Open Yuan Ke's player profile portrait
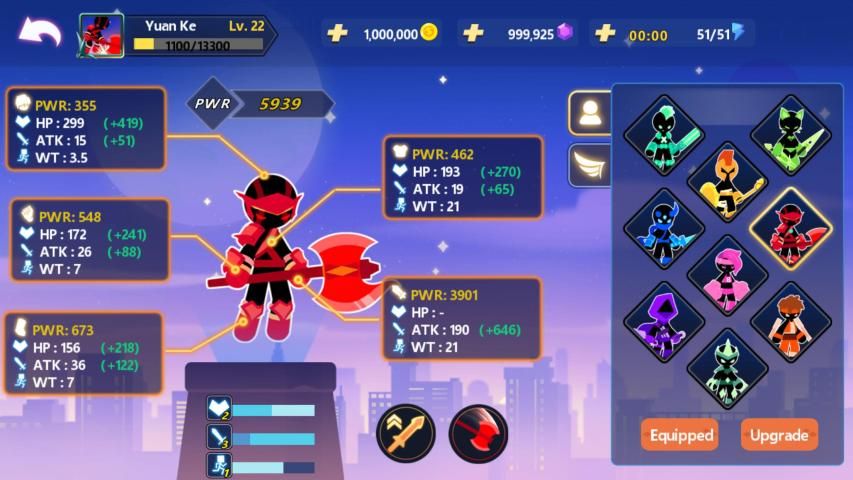This screenshot has width=853, height=480. point(101,36)
